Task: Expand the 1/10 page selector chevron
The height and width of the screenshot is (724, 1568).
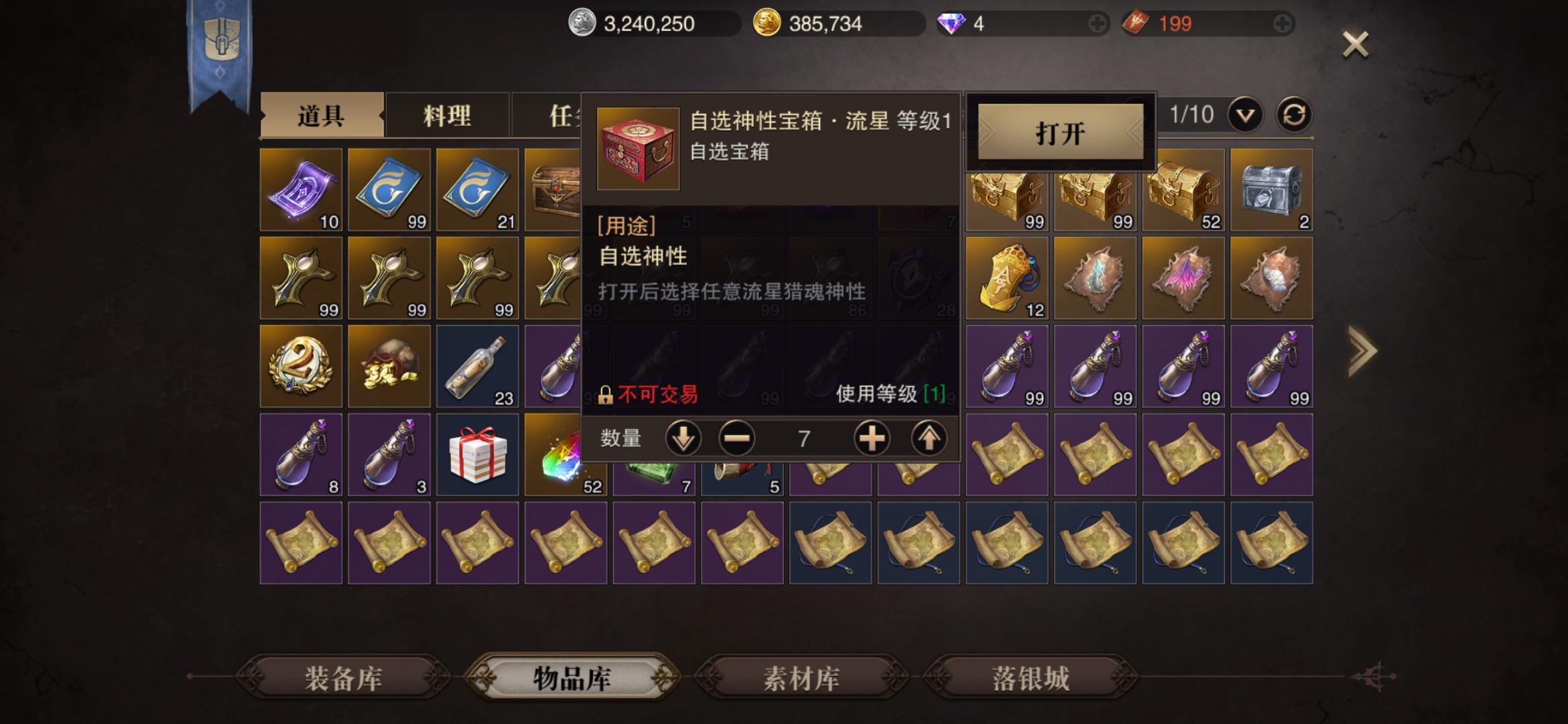Action: coord(1243,114)
